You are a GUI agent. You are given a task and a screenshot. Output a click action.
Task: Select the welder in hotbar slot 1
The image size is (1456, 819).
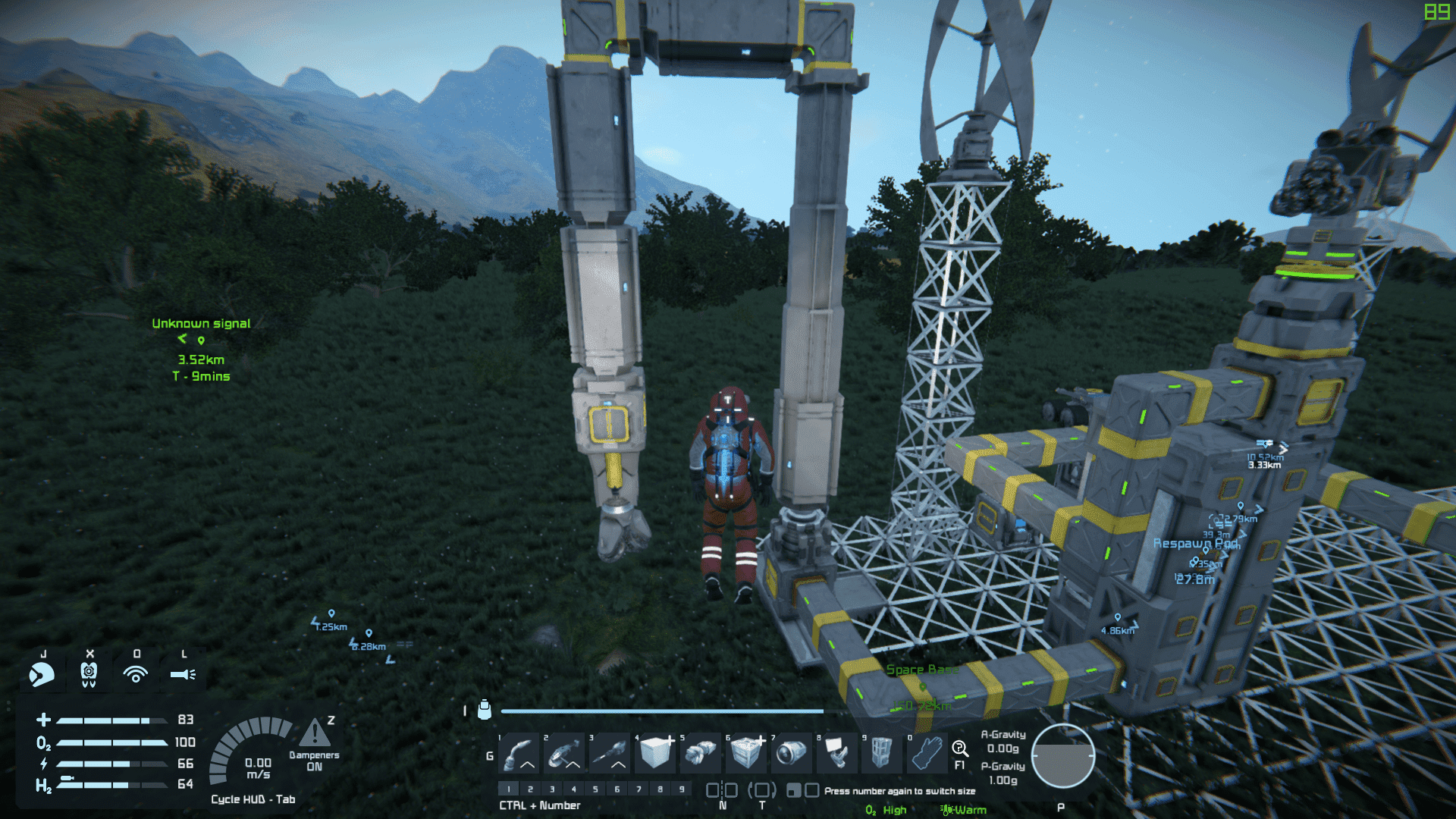[519, 753]
